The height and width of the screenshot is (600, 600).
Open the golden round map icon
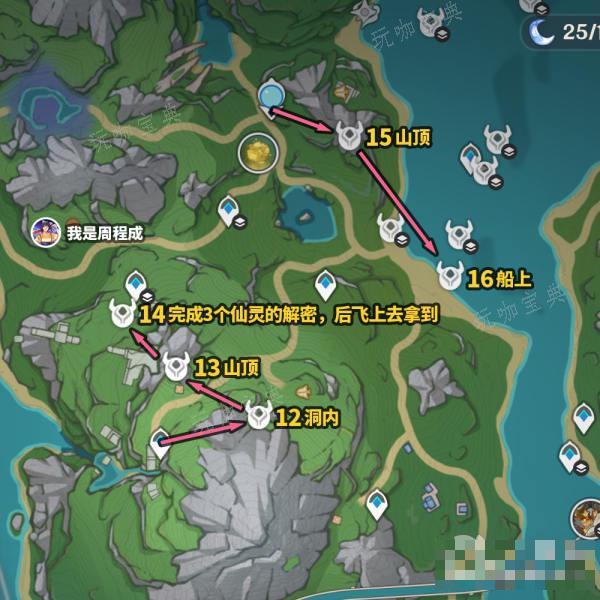pyautogui.click(x=255, y=153)
